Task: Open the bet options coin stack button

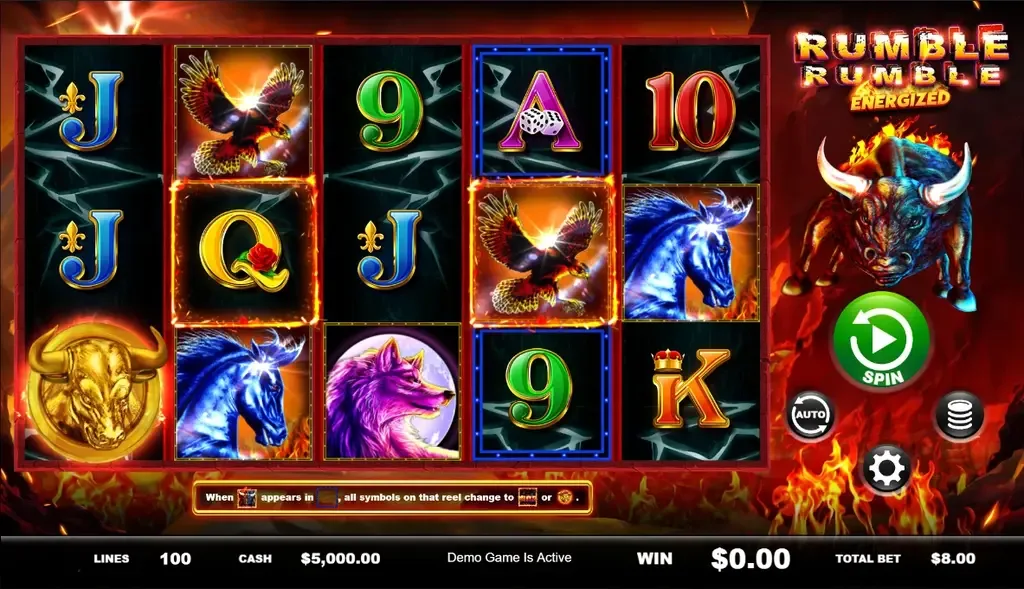Action: (958, 415)
